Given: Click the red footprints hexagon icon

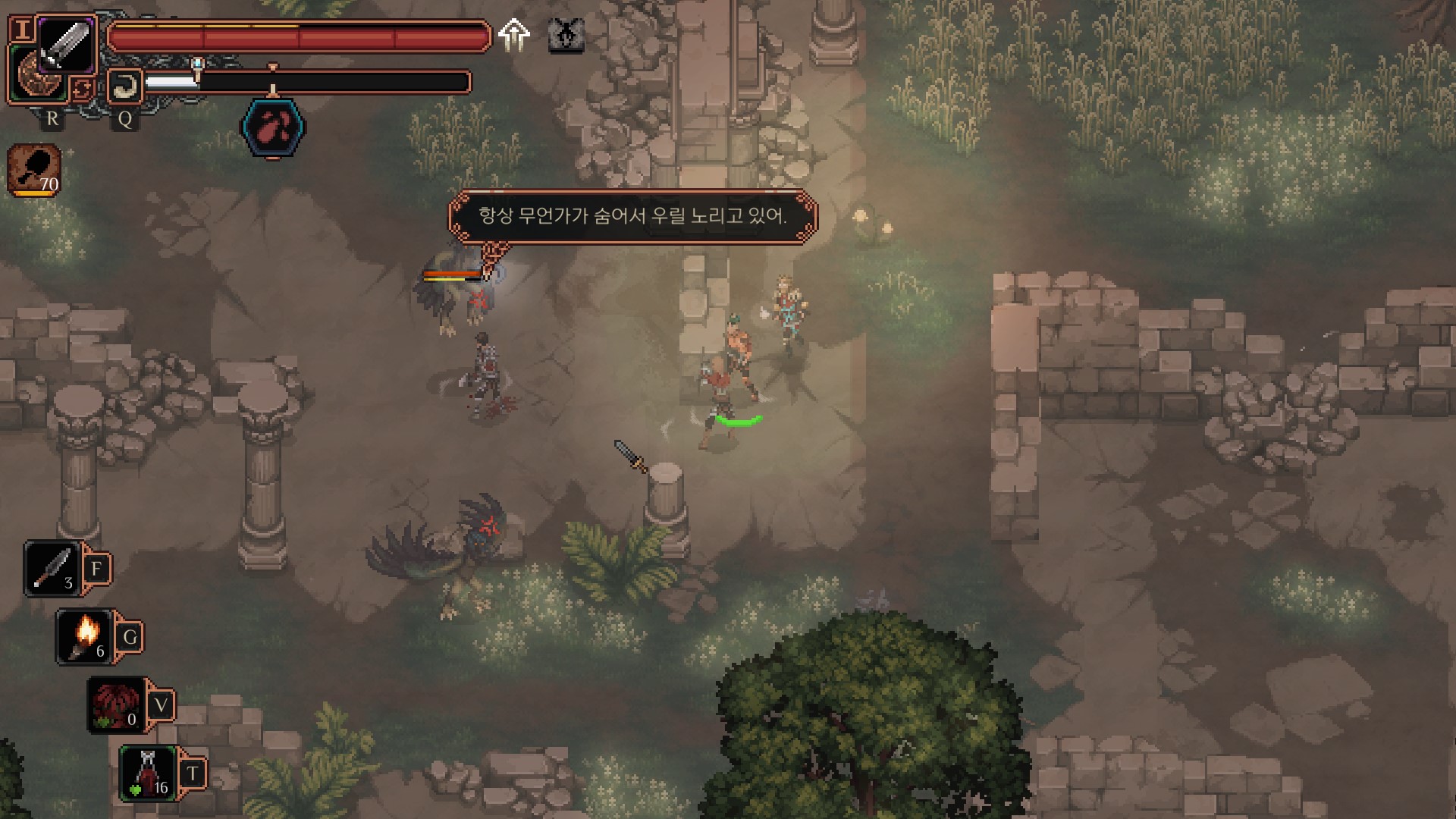Looking at the screenshot, I should pyautogui.click(x=273, y=129).
